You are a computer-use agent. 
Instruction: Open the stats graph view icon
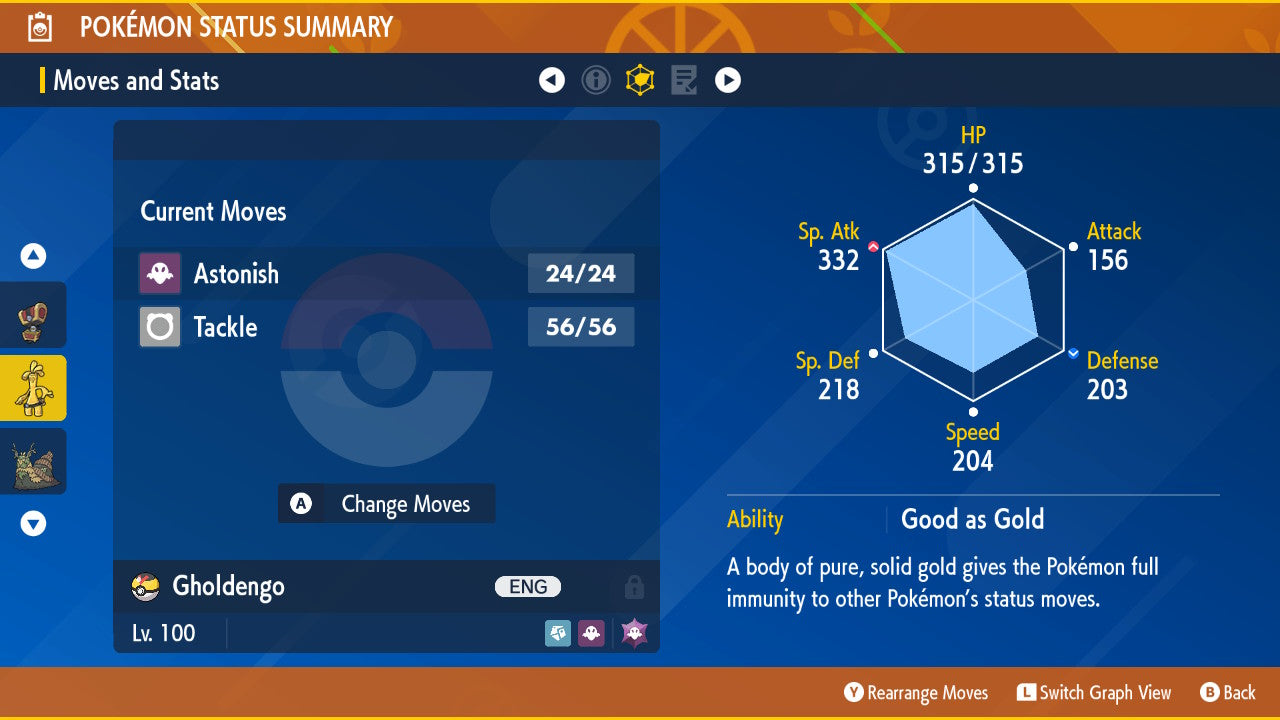[x=640, y=80]
